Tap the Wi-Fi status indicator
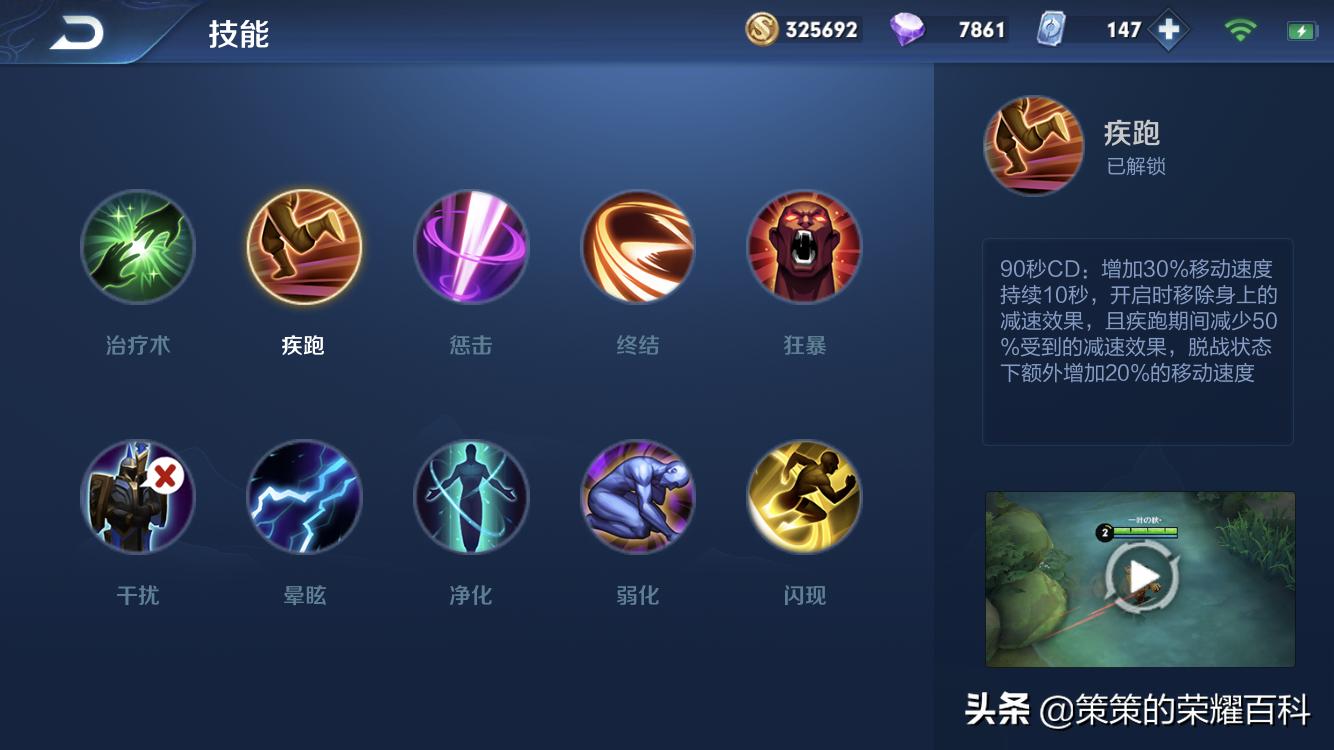 (1239, 30)
